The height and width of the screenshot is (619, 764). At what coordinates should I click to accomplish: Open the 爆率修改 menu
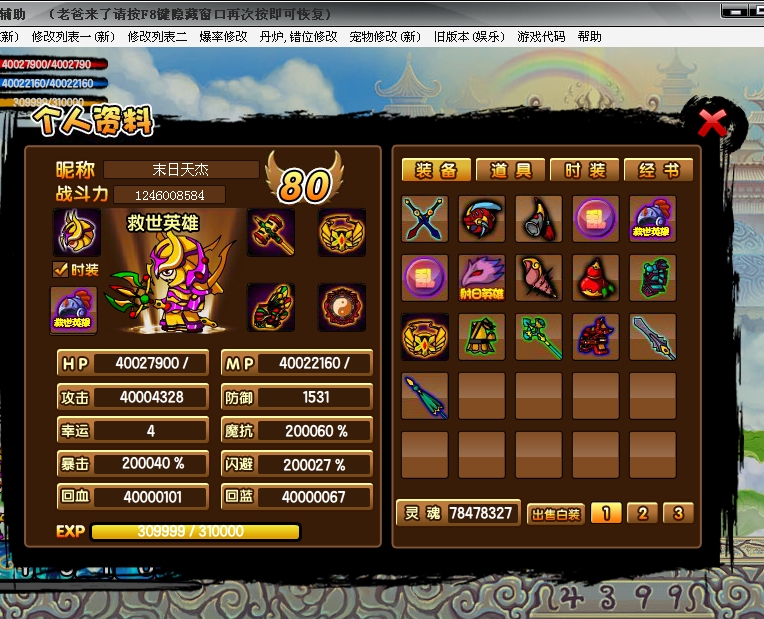tap(223, 36)
